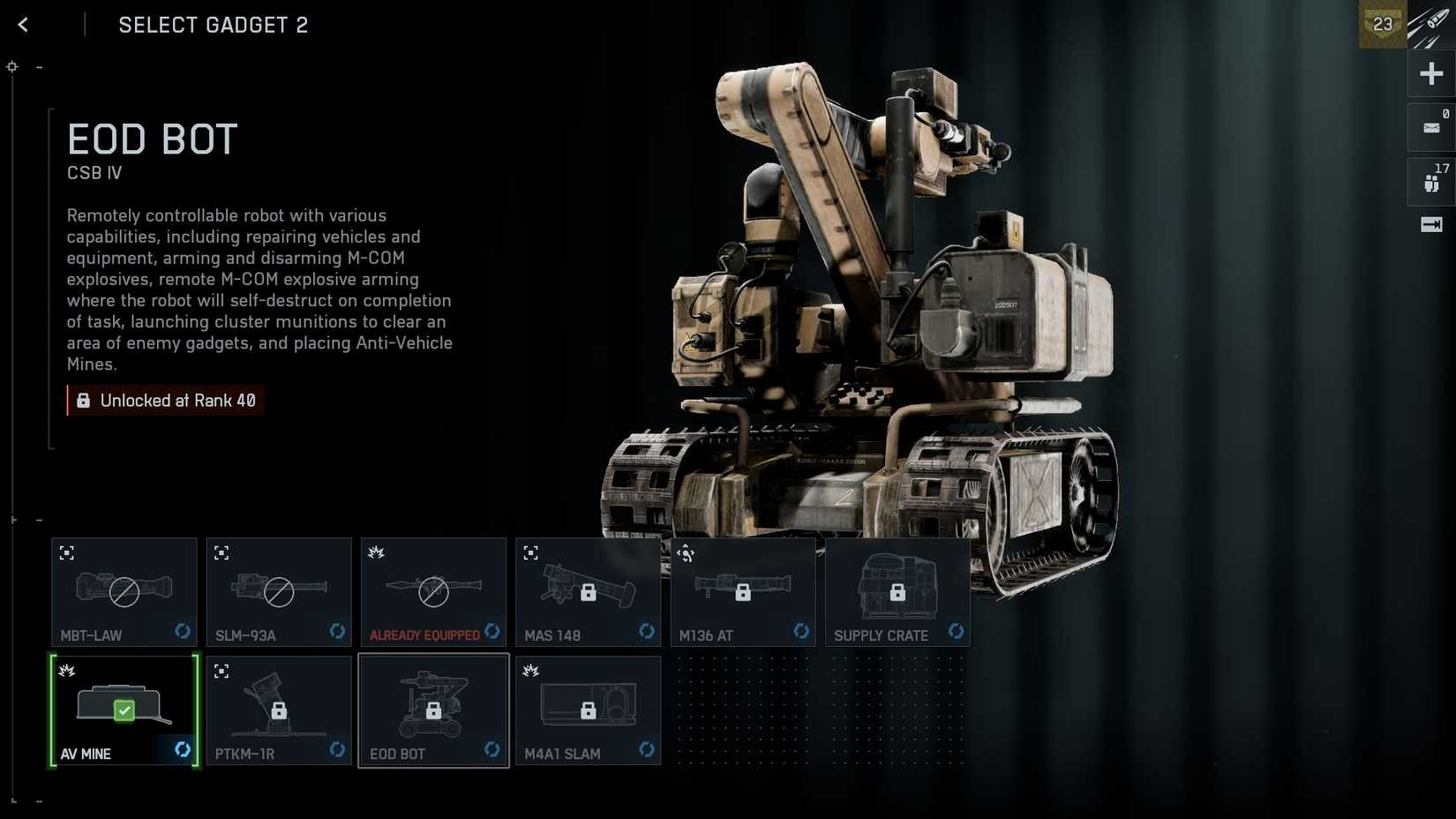Open the Supply Crate gadget tile
Screen dimensions: 1456x819
point(897,591)
